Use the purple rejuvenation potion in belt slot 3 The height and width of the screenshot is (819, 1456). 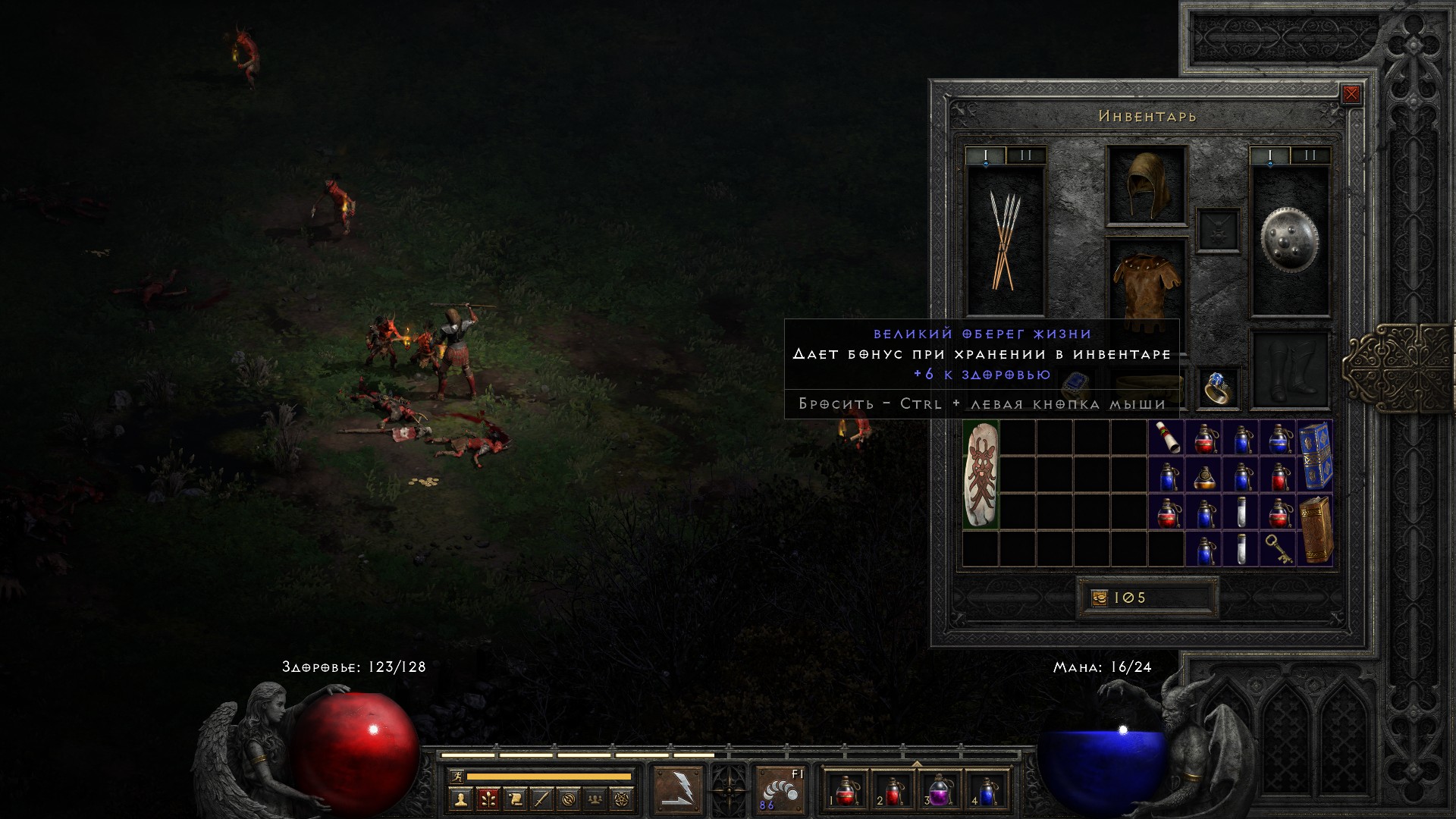(940, 791)
